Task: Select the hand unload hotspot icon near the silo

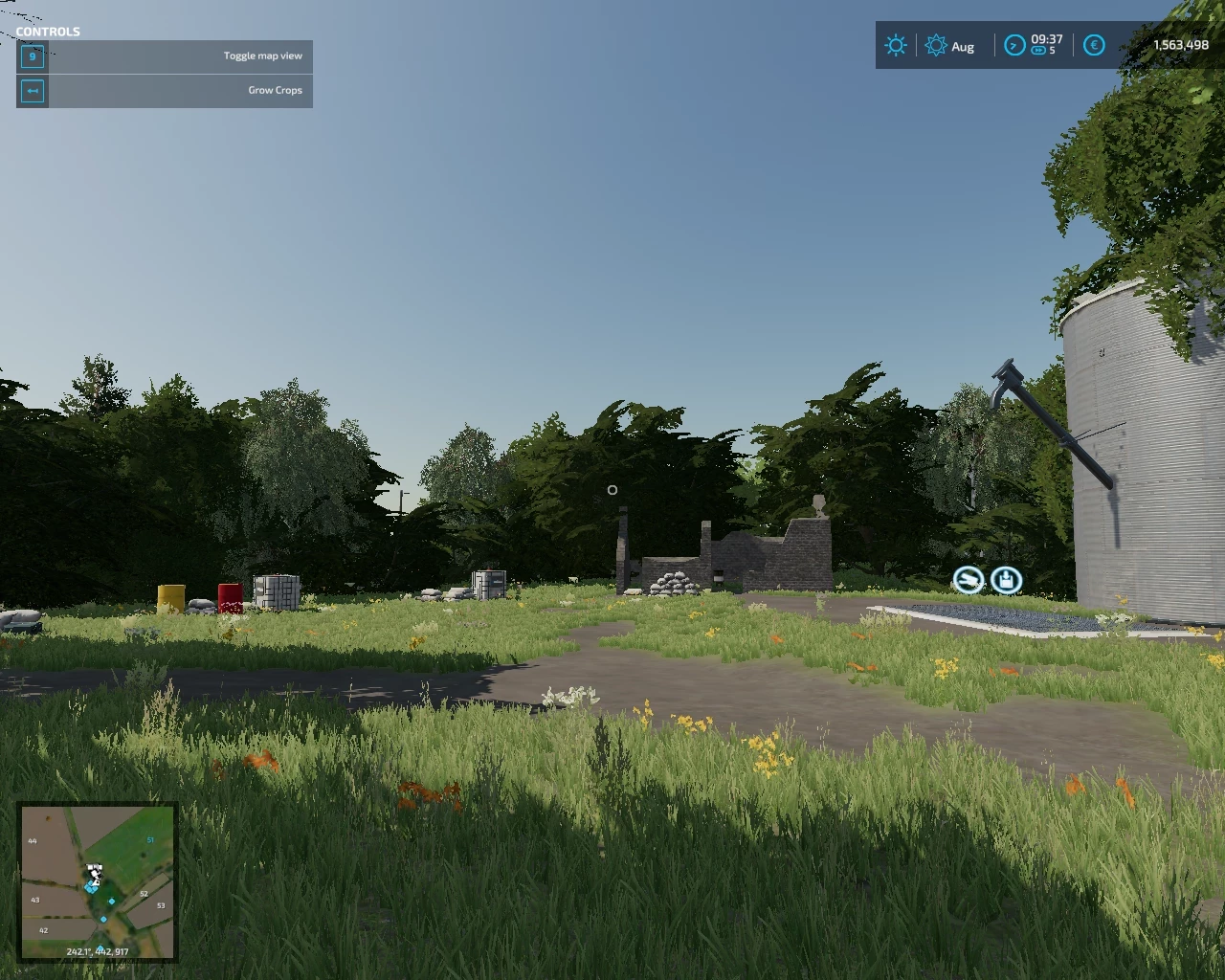Action: click(969, 581)
